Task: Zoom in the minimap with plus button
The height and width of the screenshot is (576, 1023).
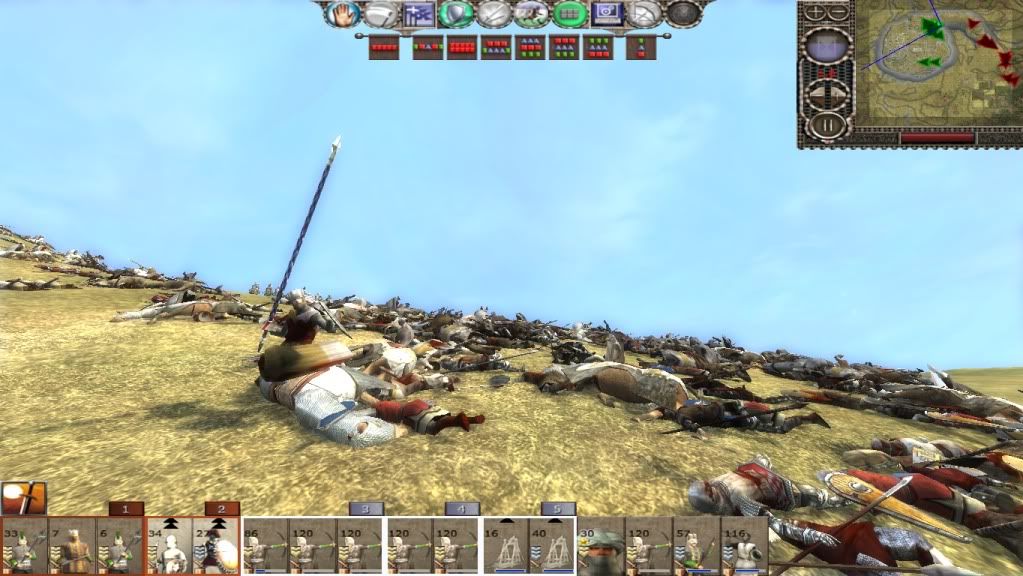Action: (815, 12)
